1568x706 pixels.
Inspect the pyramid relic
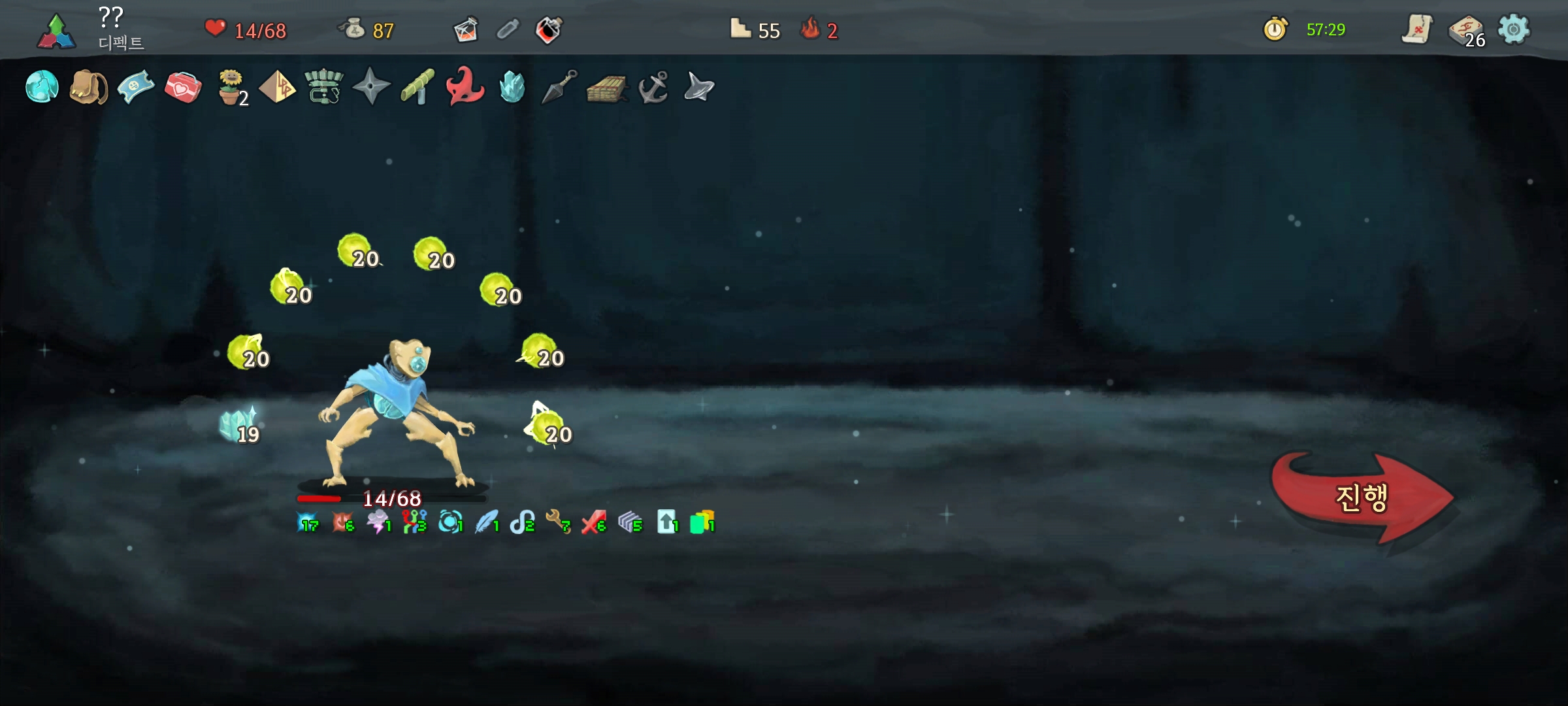(277, 87)
